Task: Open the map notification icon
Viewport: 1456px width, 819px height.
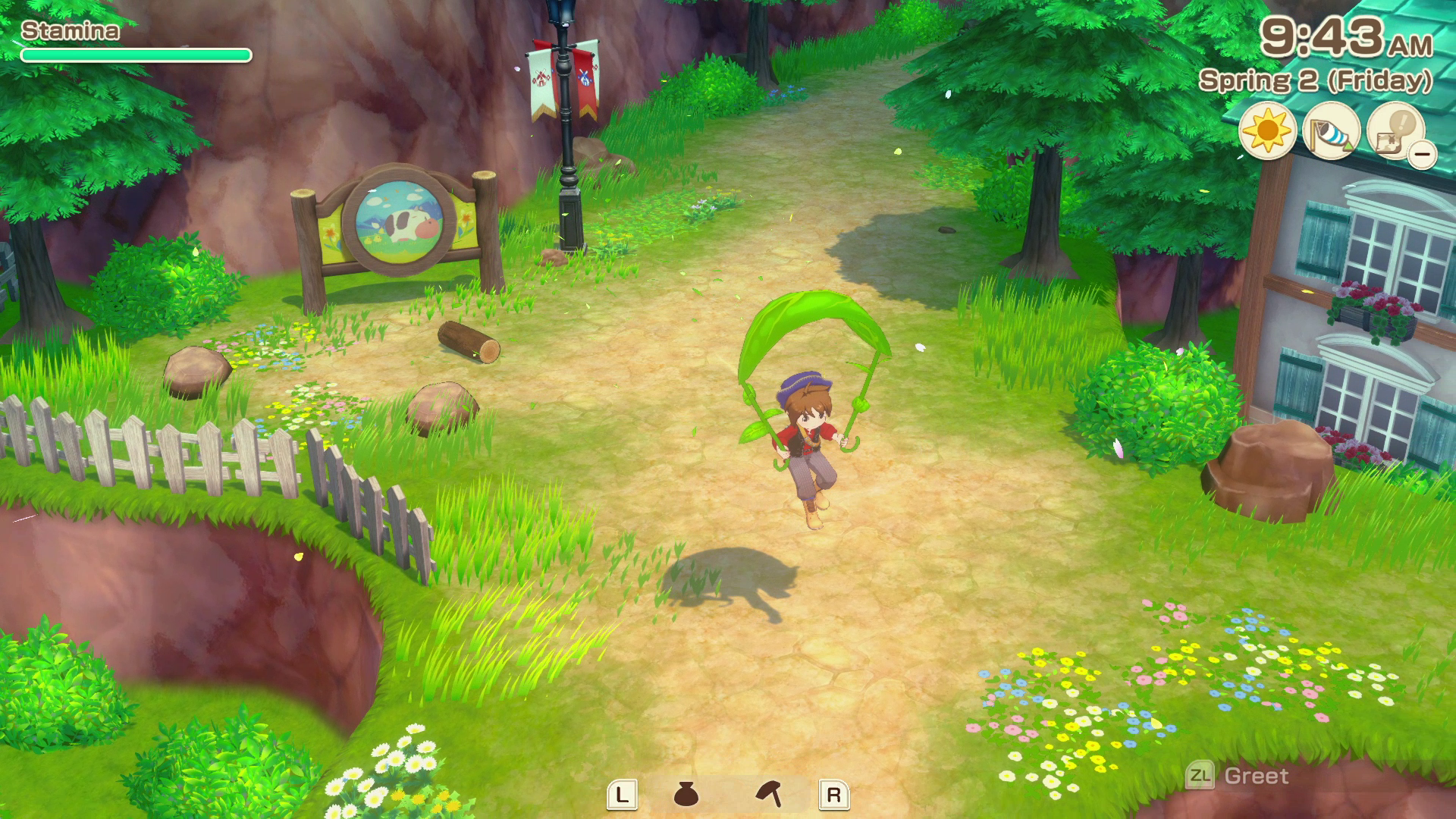Action: [x=1393, y=130]
